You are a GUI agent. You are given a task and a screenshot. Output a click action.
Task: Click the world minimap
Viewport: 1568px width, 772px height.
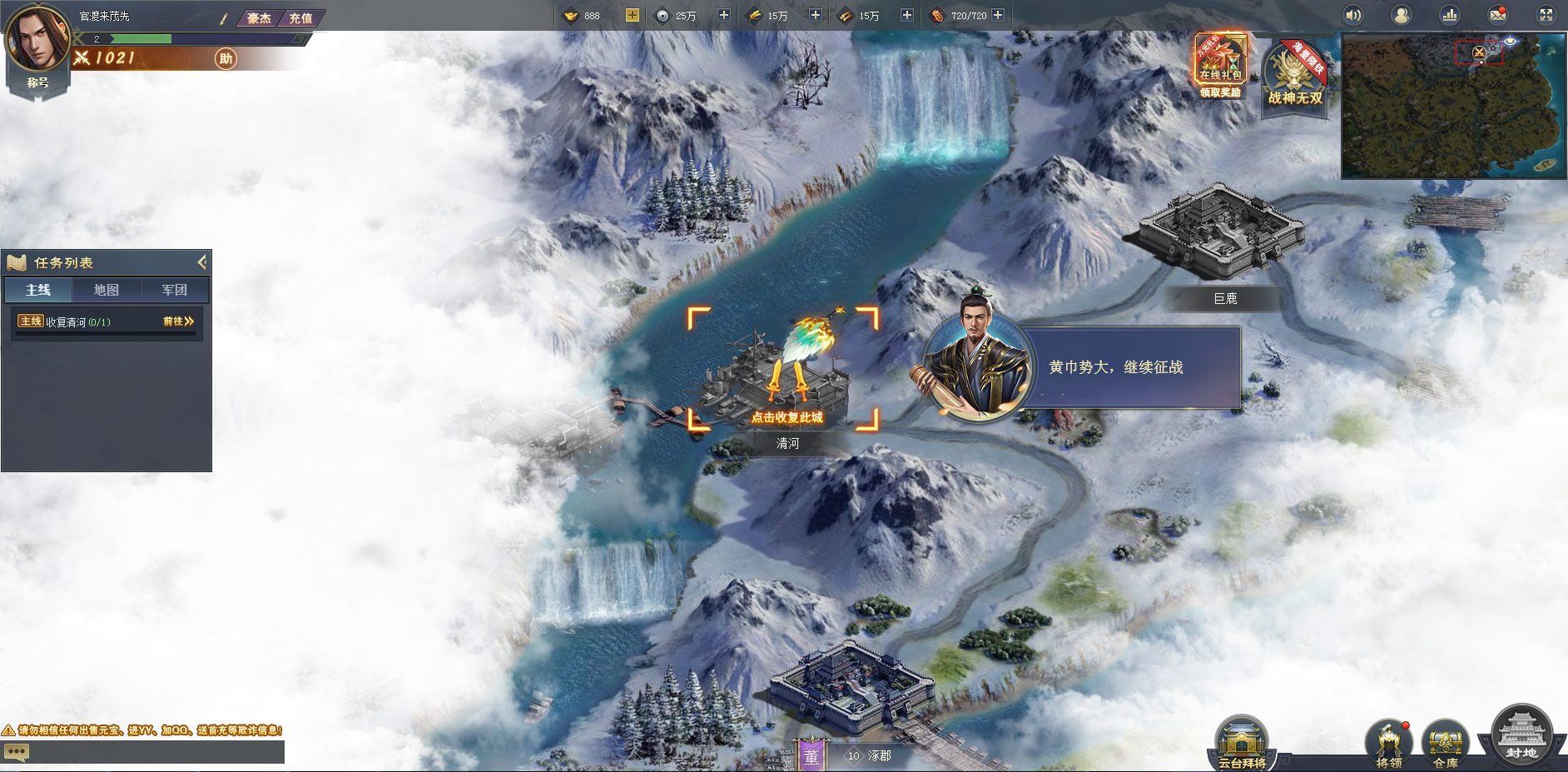click(x=1452, y=107)
